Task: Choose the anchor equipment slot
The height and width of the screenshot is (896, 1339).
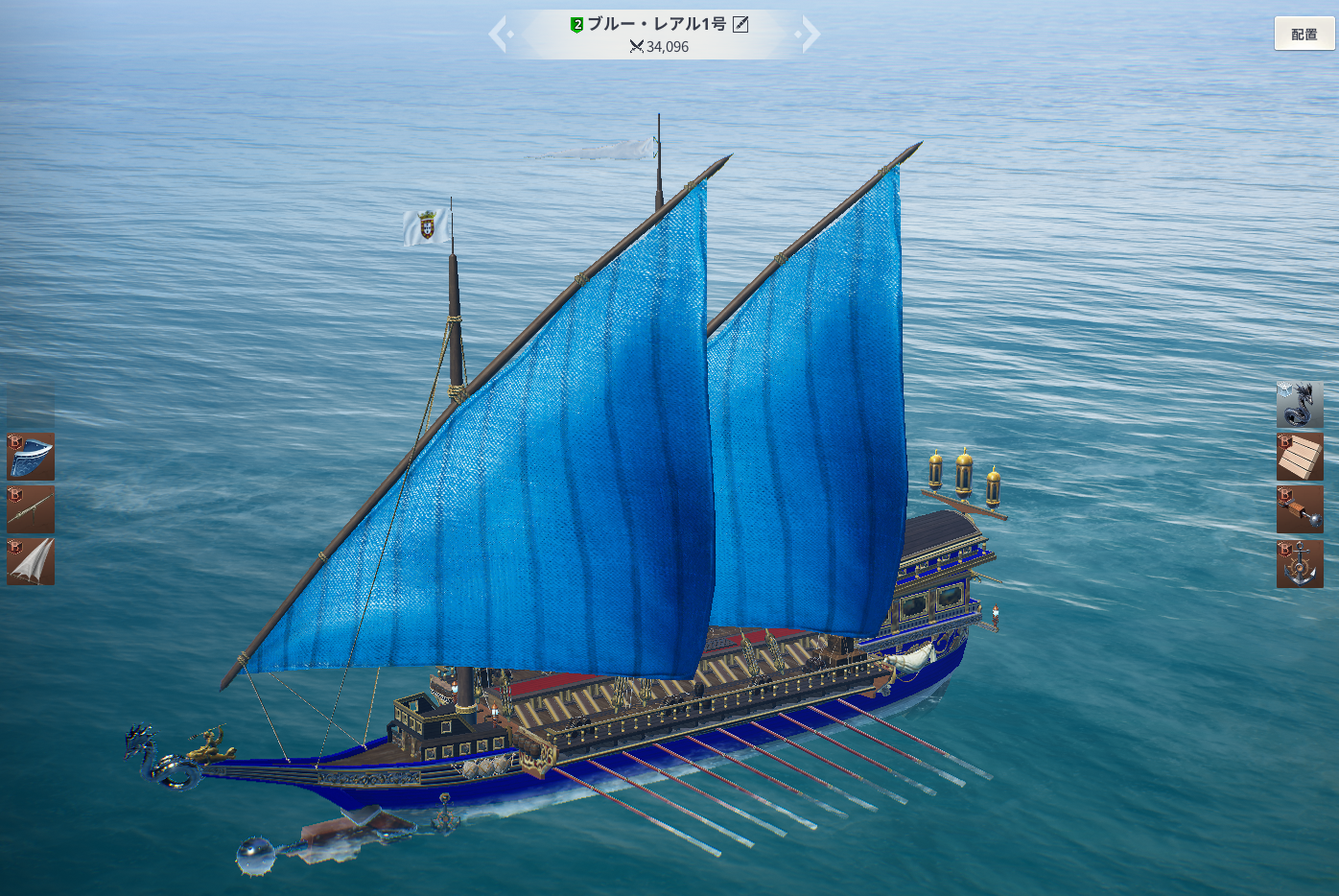Action: [1300, 564]
